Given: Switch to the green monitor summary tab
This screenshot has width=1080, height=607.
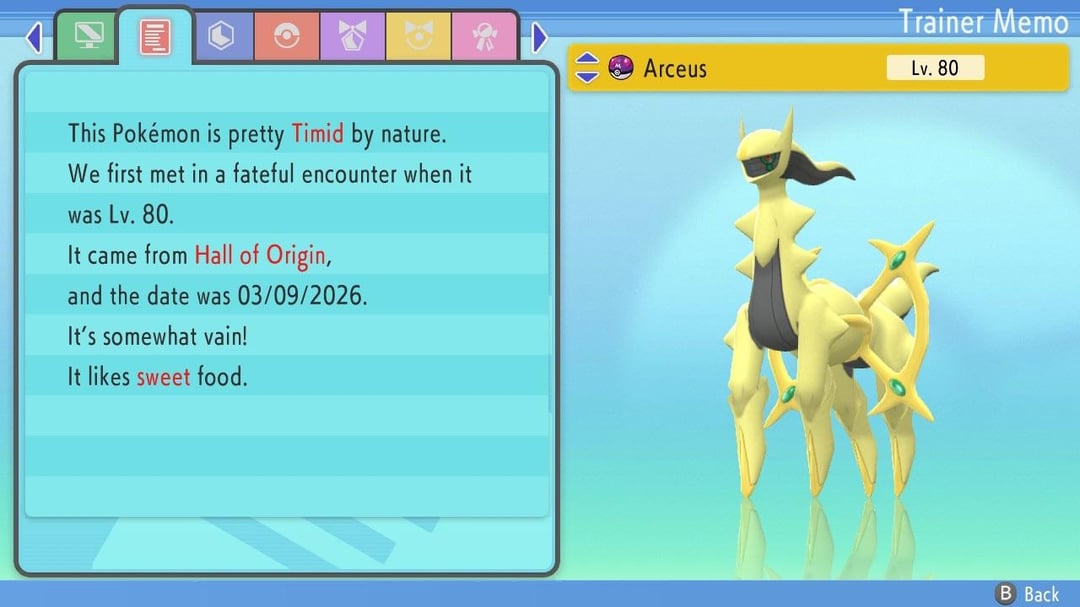Looking at the screenshot, I should coord(88,38).
